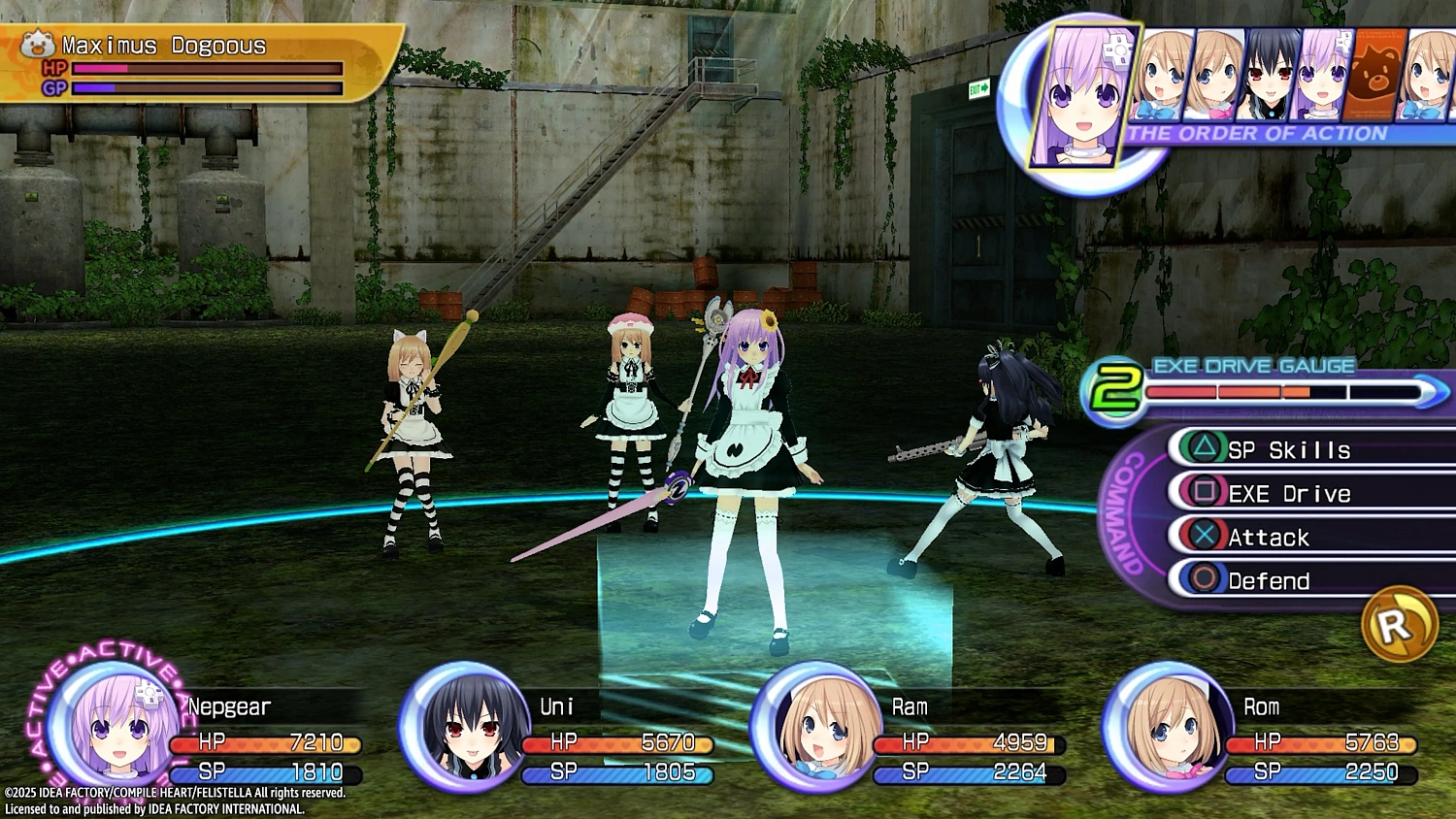1456x819 pixels.
Task: Select Ram's portrait in her status panel
Action: pyautogui.click(x=812, y=728)
